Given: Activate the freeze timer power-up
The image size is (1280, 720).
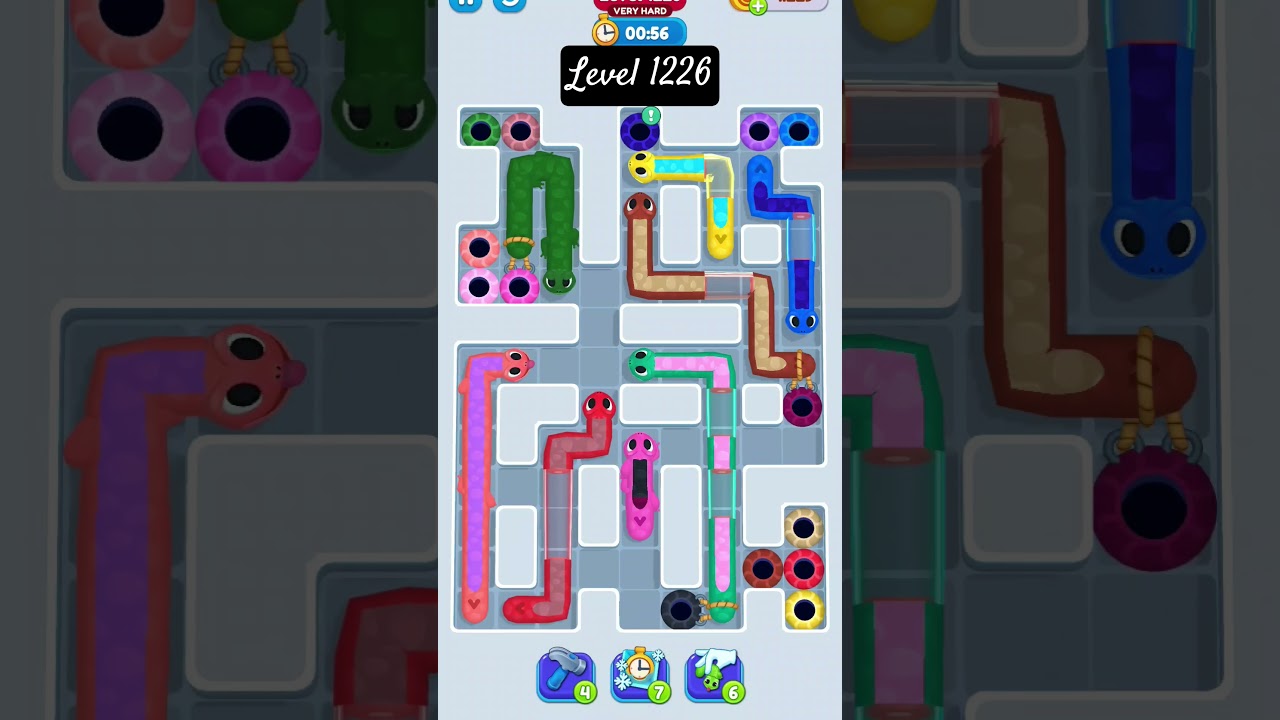Looking at the screenshot, I should coord(640,673).
